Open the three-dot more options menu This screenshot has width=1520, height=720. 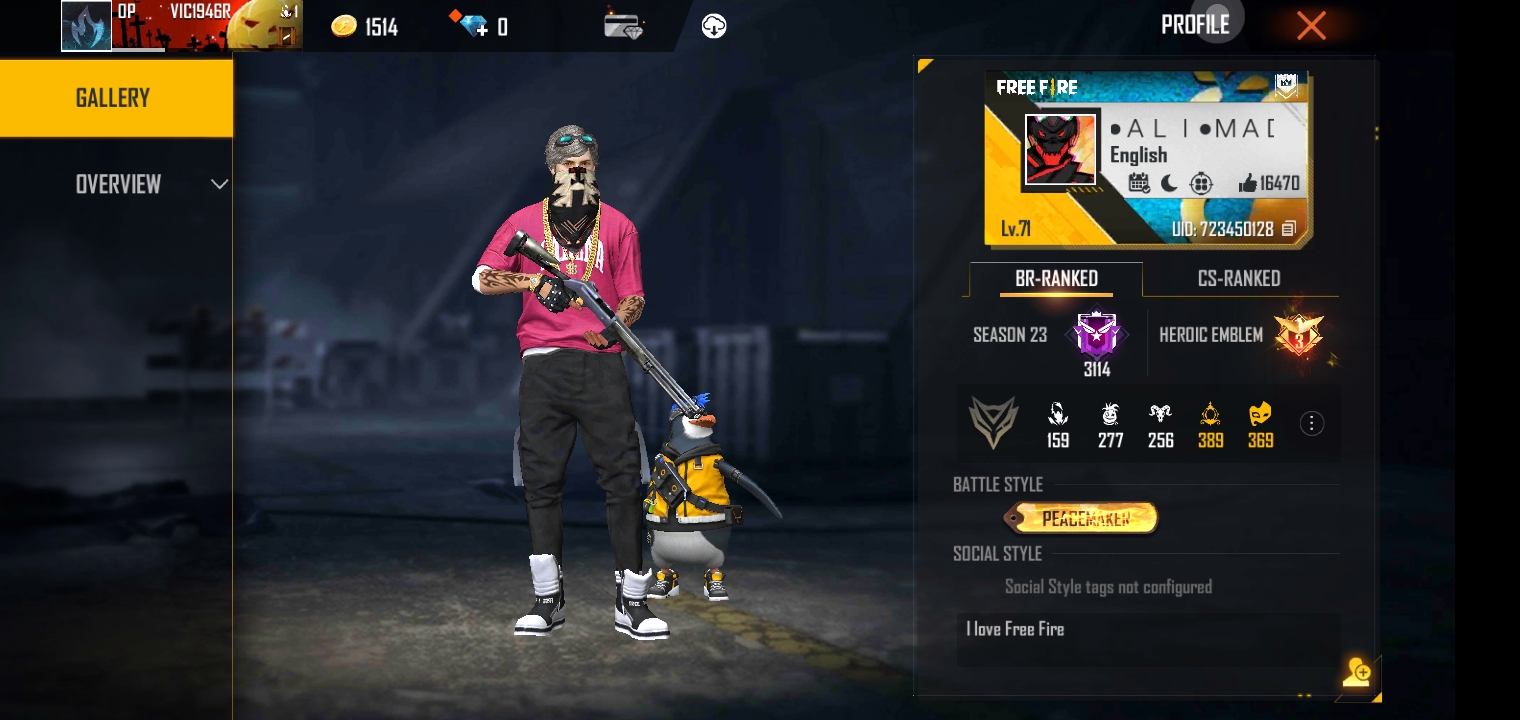[1311, 424]
